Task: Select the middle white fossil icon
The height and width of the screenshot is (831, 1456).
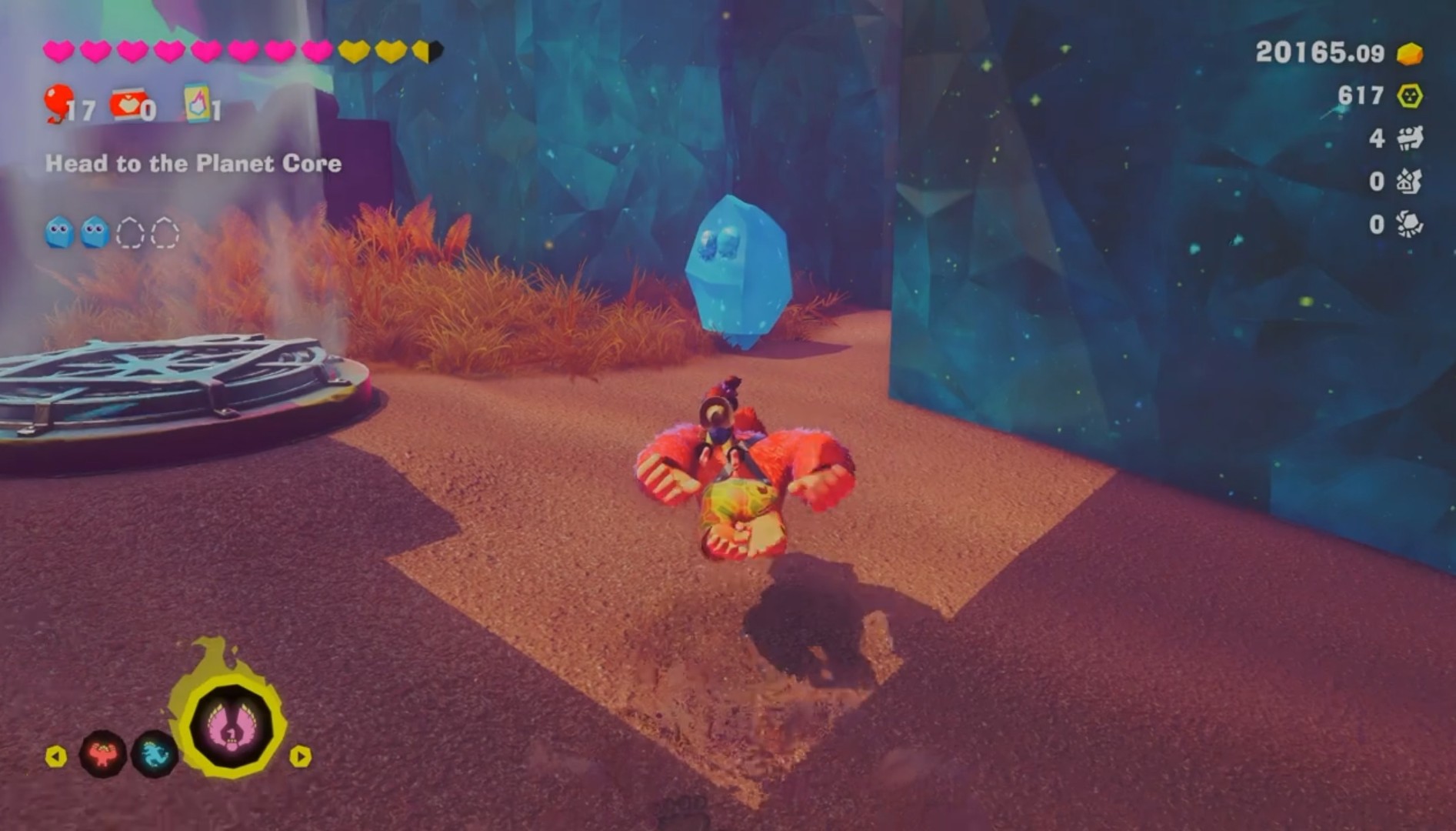Action: click(x=1409, y=182)
